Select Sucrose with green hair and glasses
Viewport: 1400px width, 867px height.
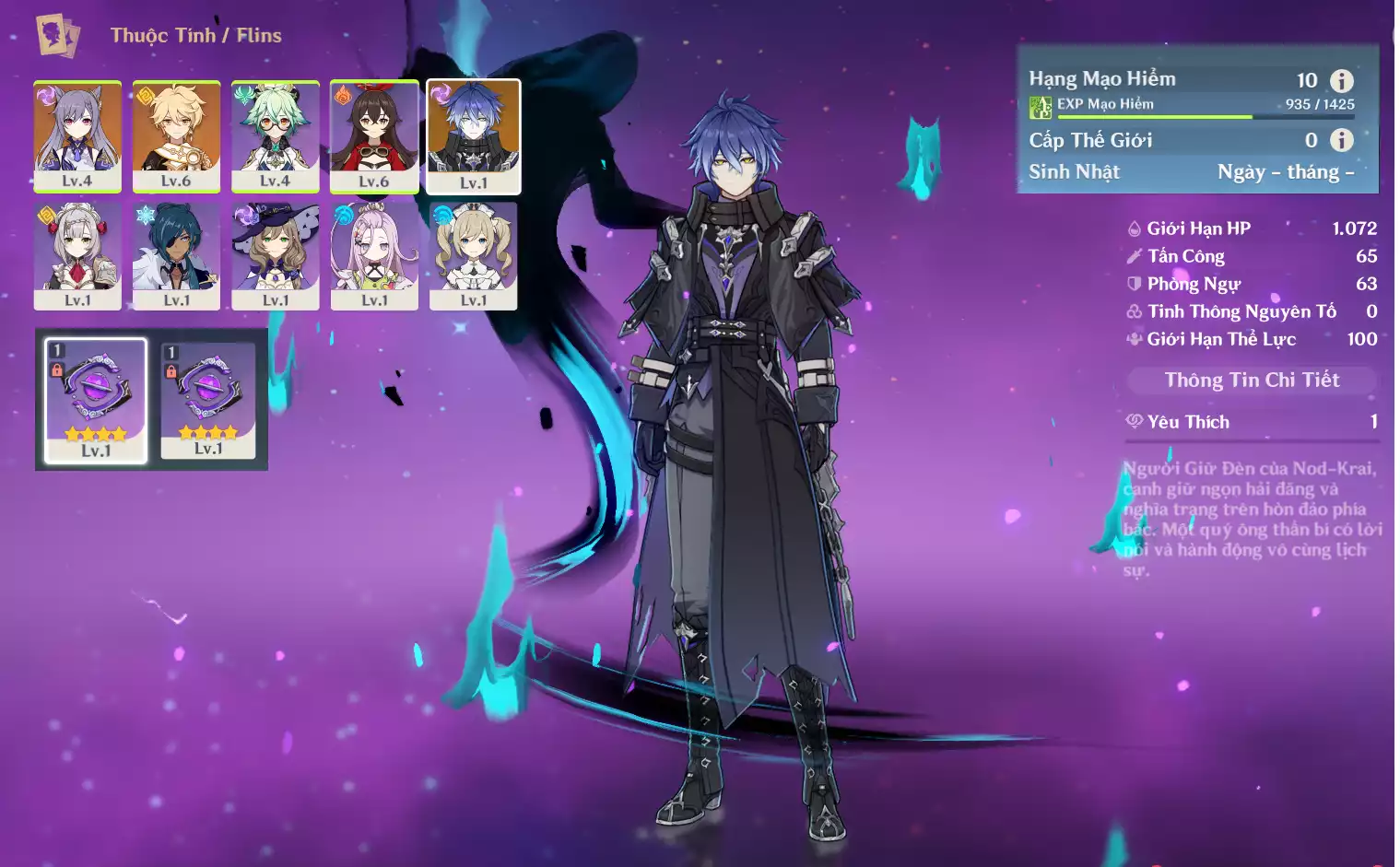275,135
